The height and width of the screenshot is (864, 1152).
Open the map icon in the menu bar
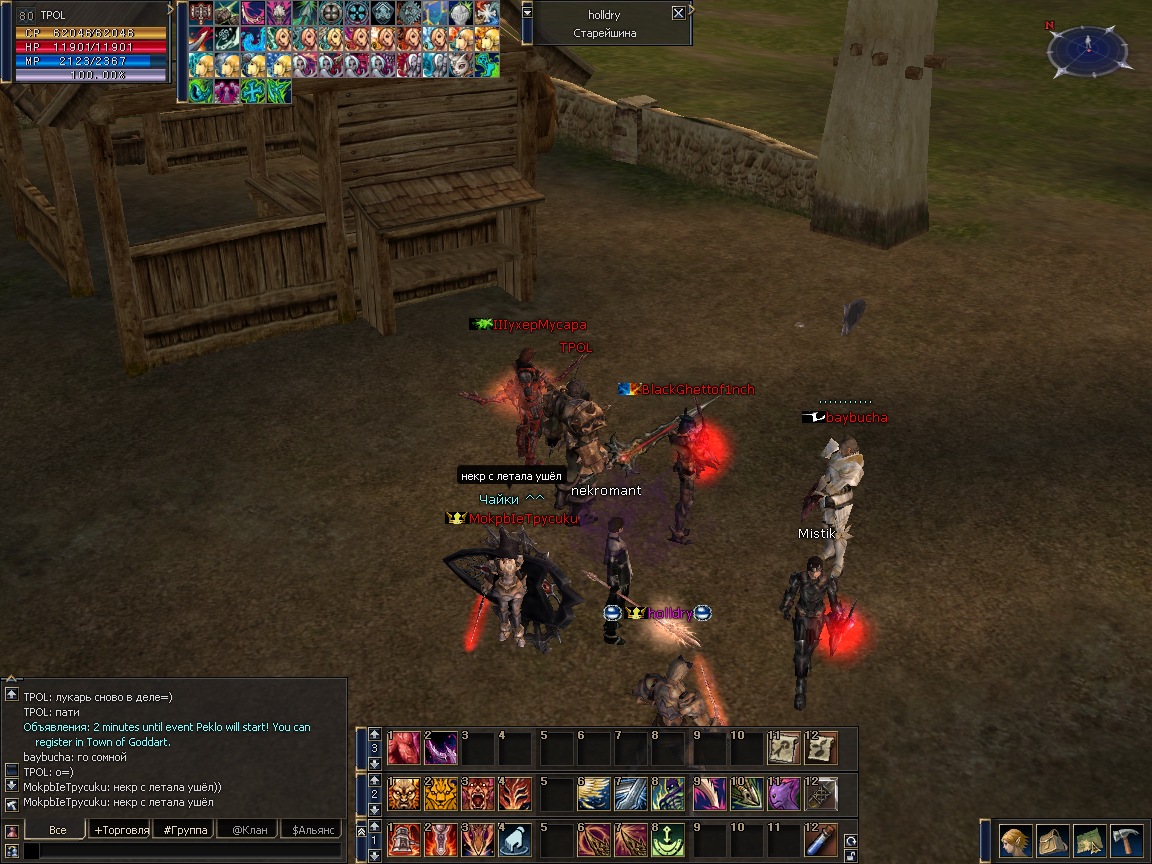point(1091,839)
